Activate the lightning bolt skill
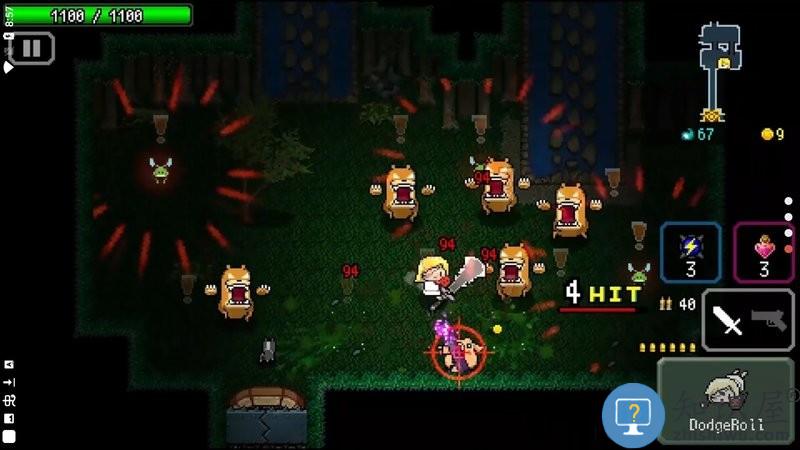Image resolution: width=800 pixels, height=450 pixels. (690, 252)
